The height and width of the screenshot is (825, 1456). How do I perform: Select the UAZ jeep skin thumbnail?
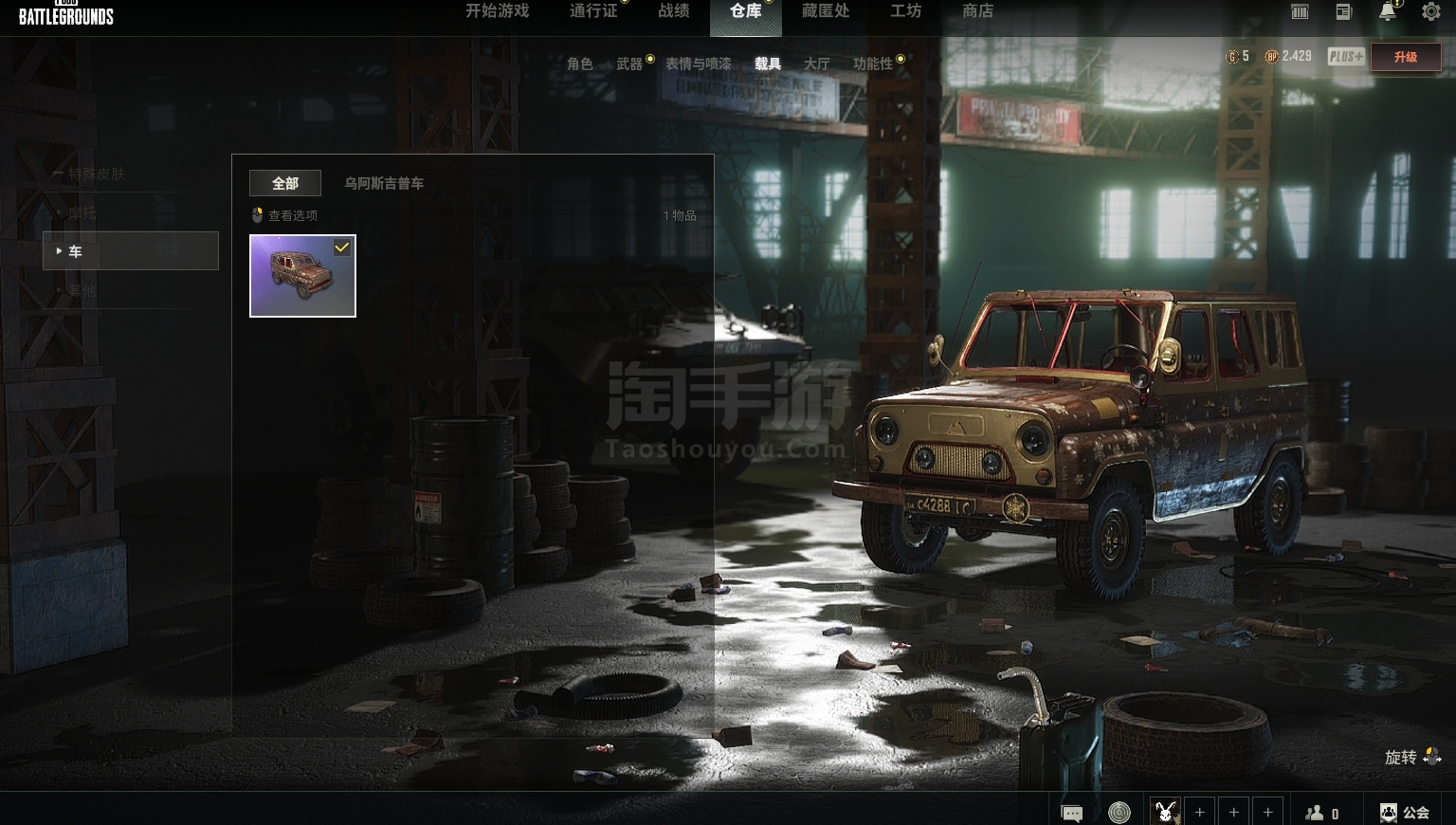pyautogui.click(x=302, y=276)
